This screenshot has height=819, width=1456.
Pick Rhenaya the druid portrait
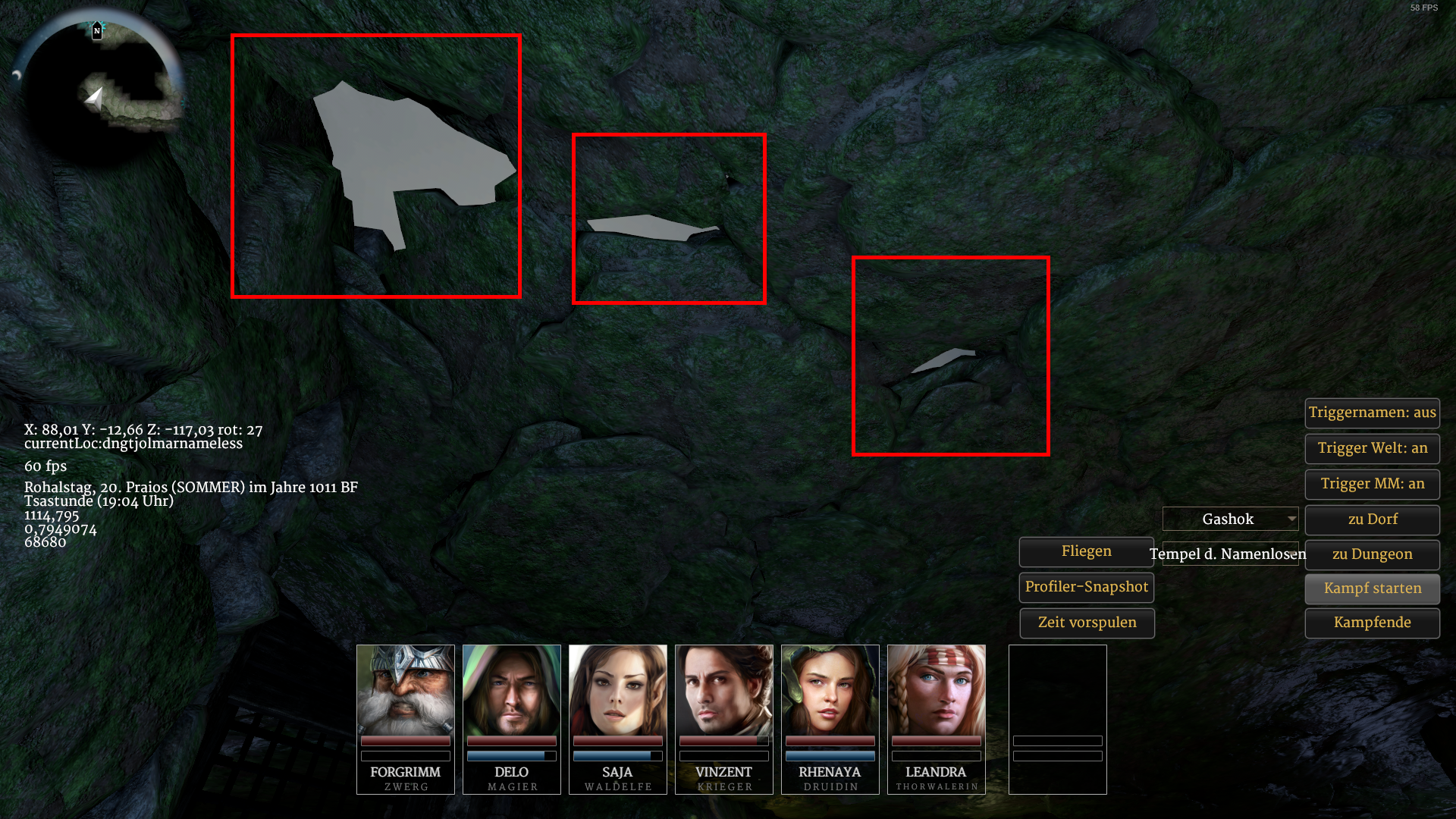(x=830, y=690)
